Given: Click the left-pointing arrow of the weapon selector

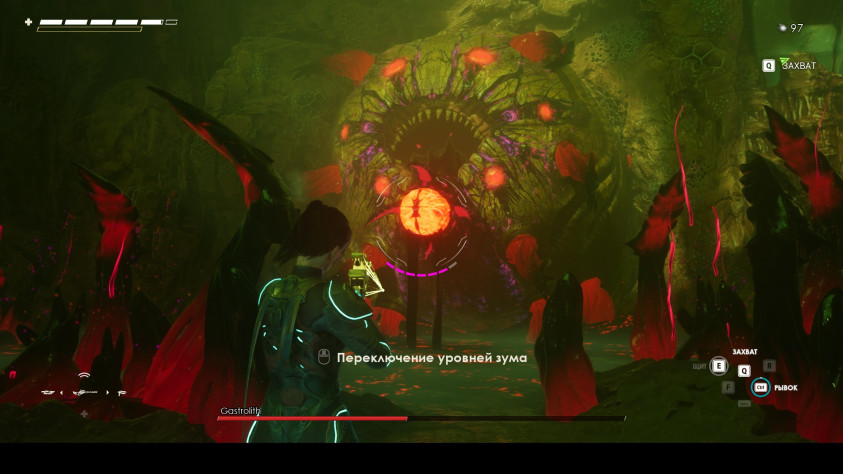Looking at the screenshot, I should point(61,392).
